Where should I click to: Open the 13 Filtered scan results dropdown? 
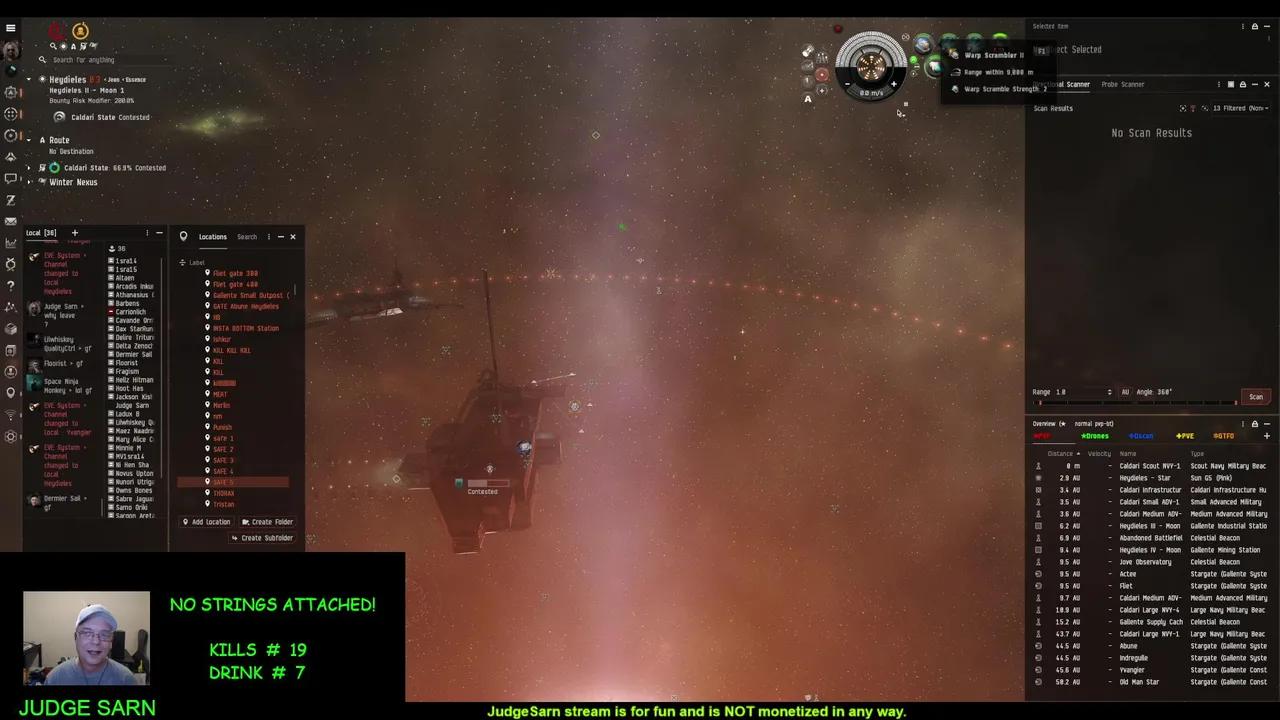pyautogui.click(x=1240, y=108)
